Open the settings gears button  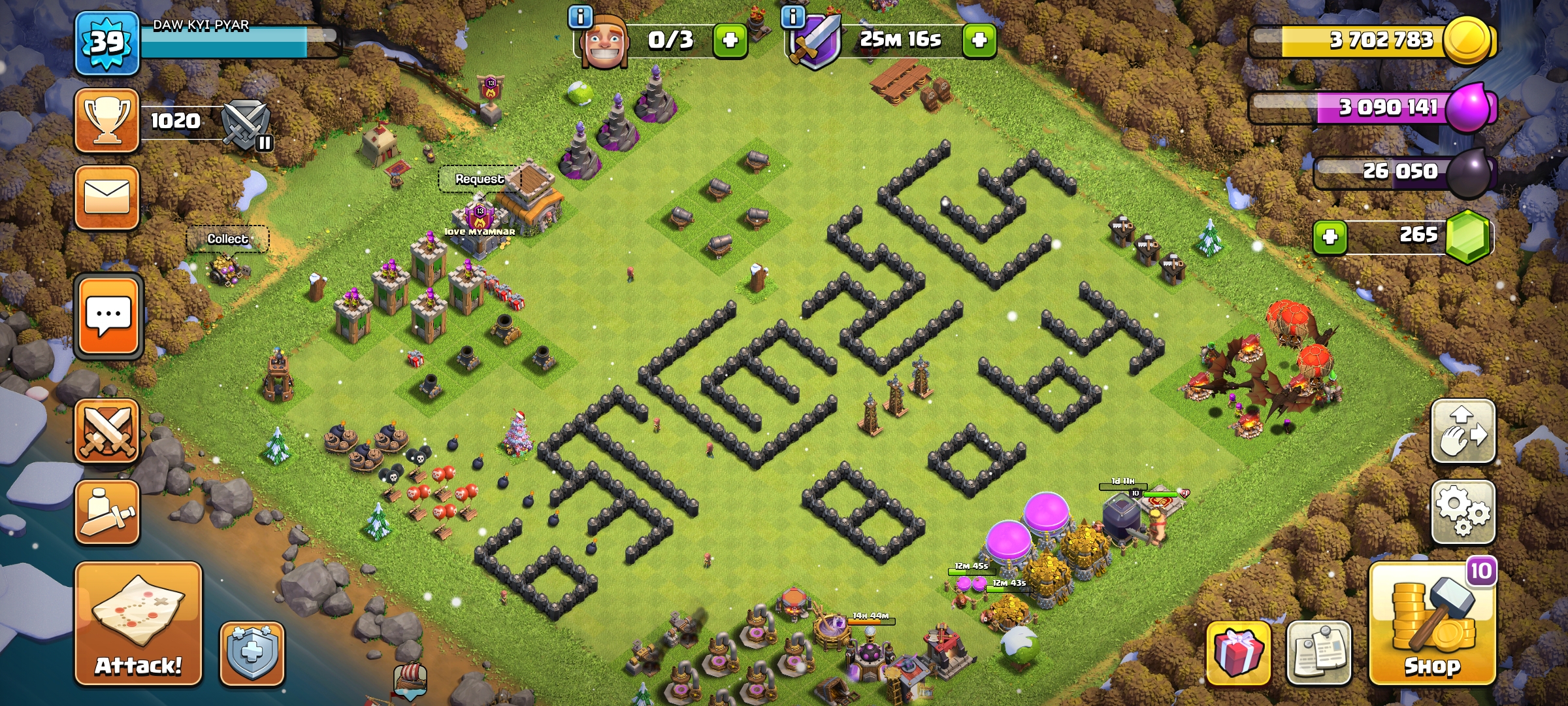(1463, 513)
